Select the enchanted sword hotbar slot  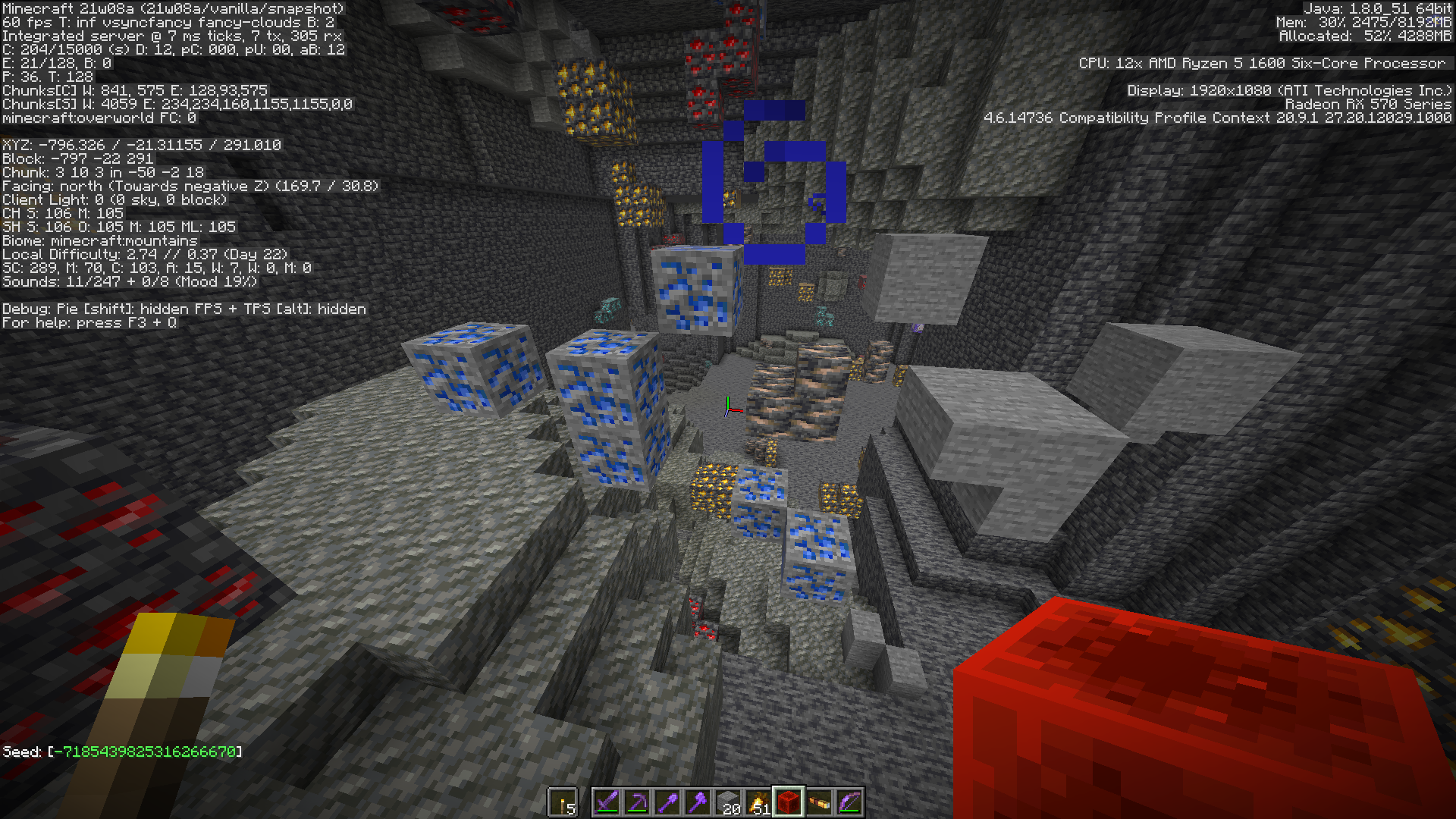[x=607, y=802]
